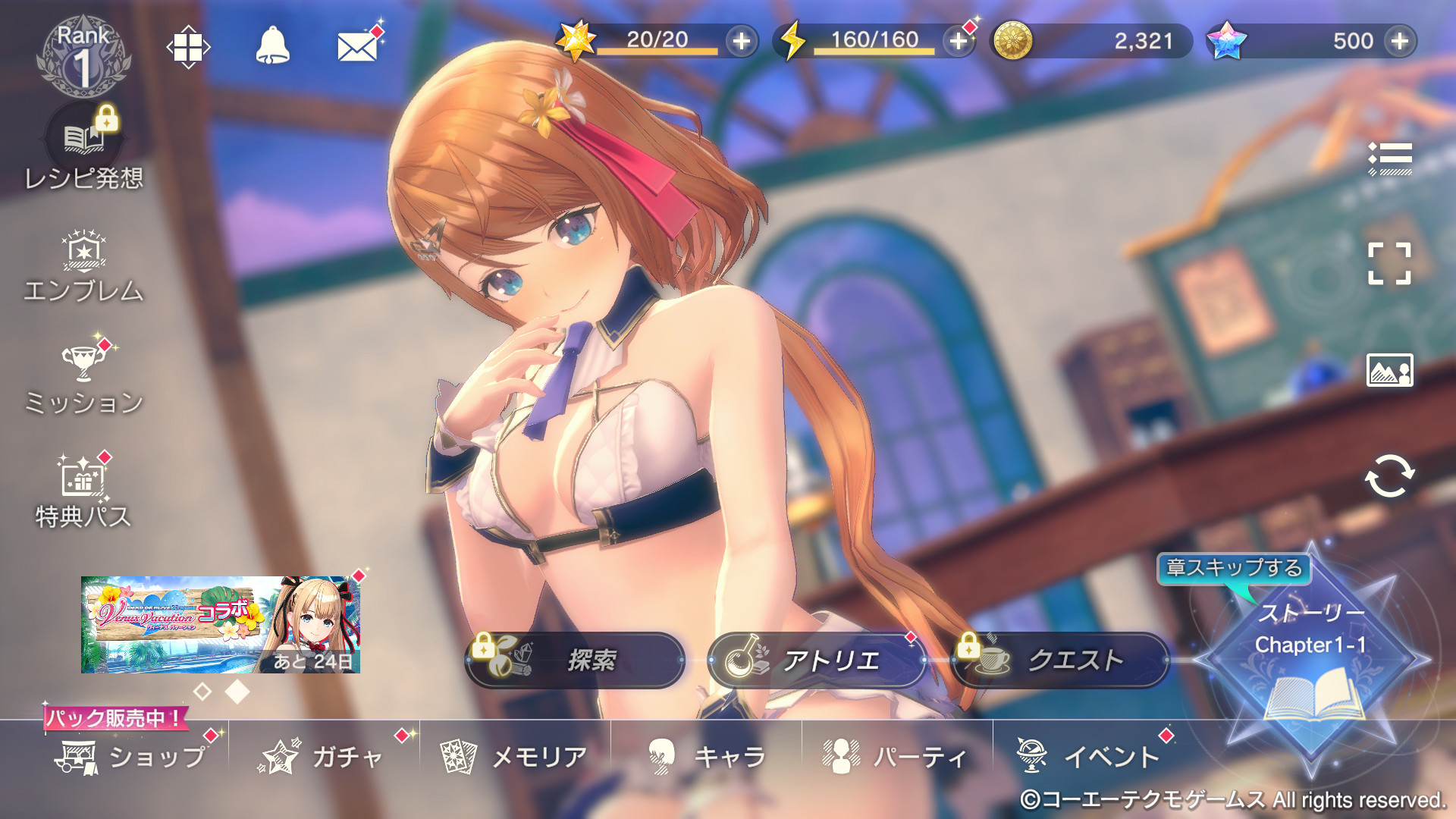The image size is (1456, 819).
Task: Enter the アトリエ atelier
Action: coord(816,661)
